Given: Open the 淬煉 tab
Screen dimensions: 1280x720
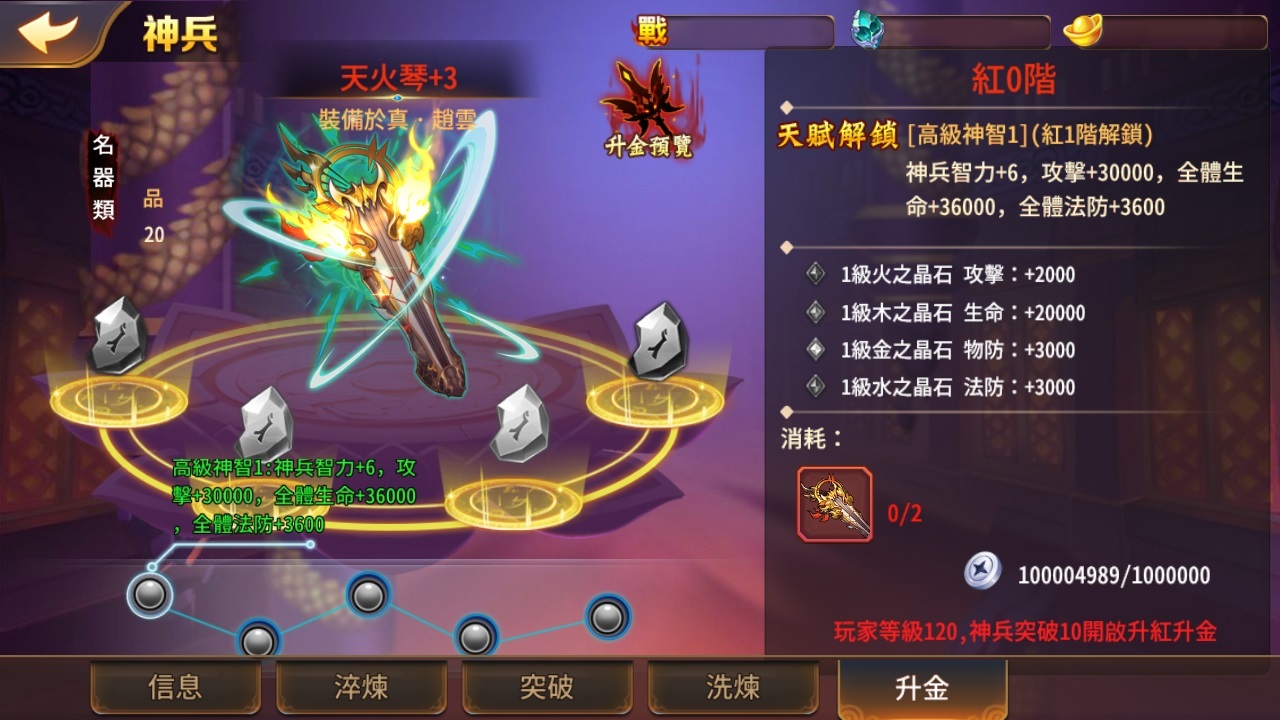Looking at the screenshot, I should click(361, 688).
